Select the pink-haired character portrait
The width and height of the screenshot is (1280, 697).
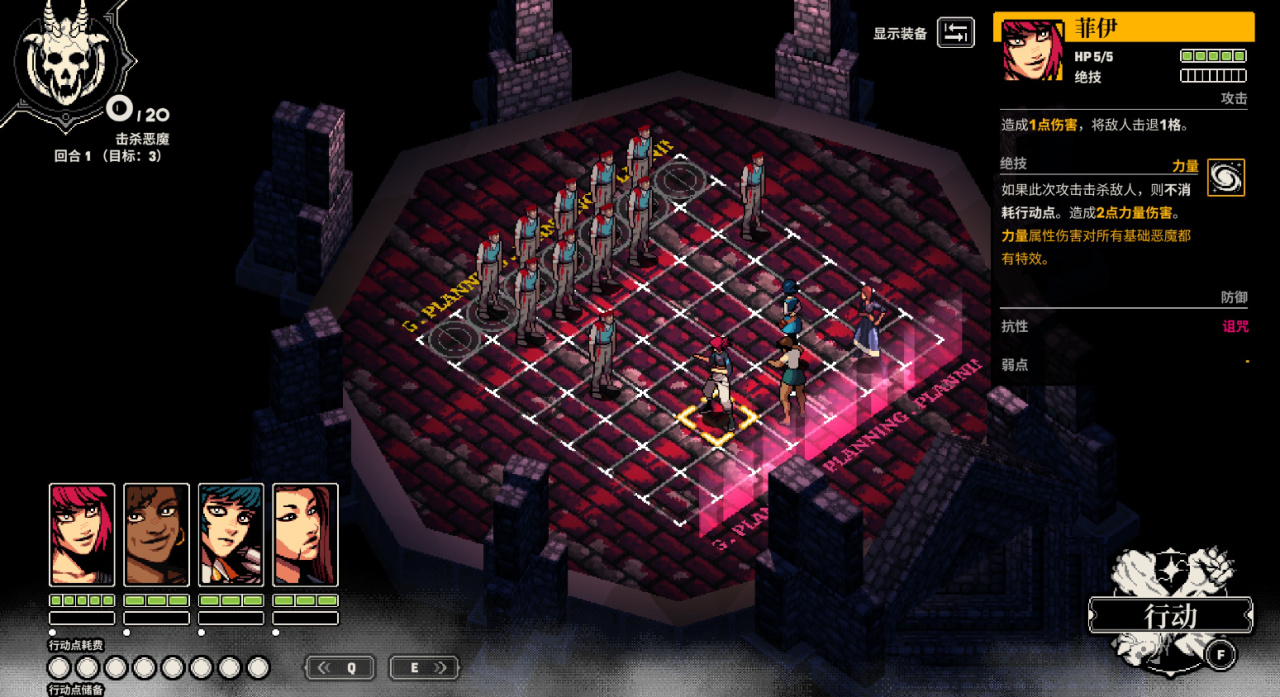[82, 534]
